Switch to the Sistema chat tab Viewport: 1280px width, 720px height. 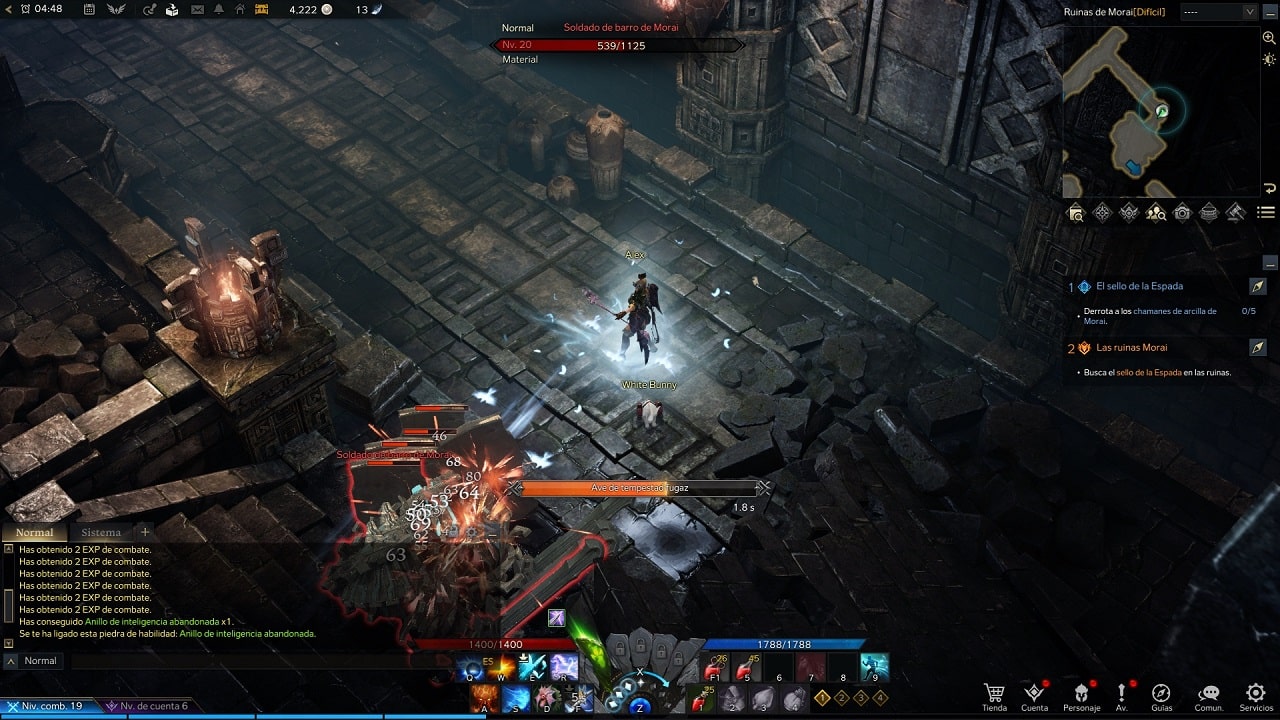pos(101,532)
